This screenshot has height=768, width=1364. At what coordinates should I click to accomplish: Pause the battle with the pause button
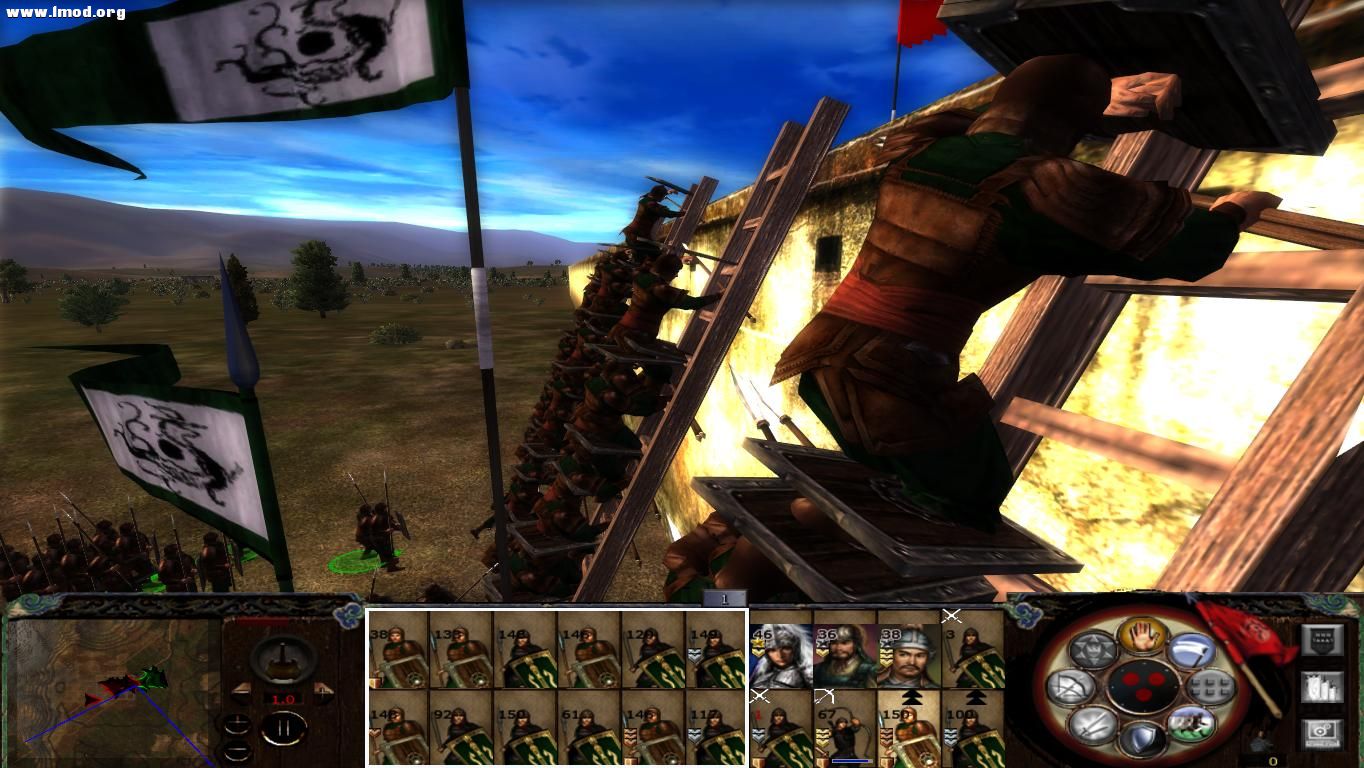285,727
